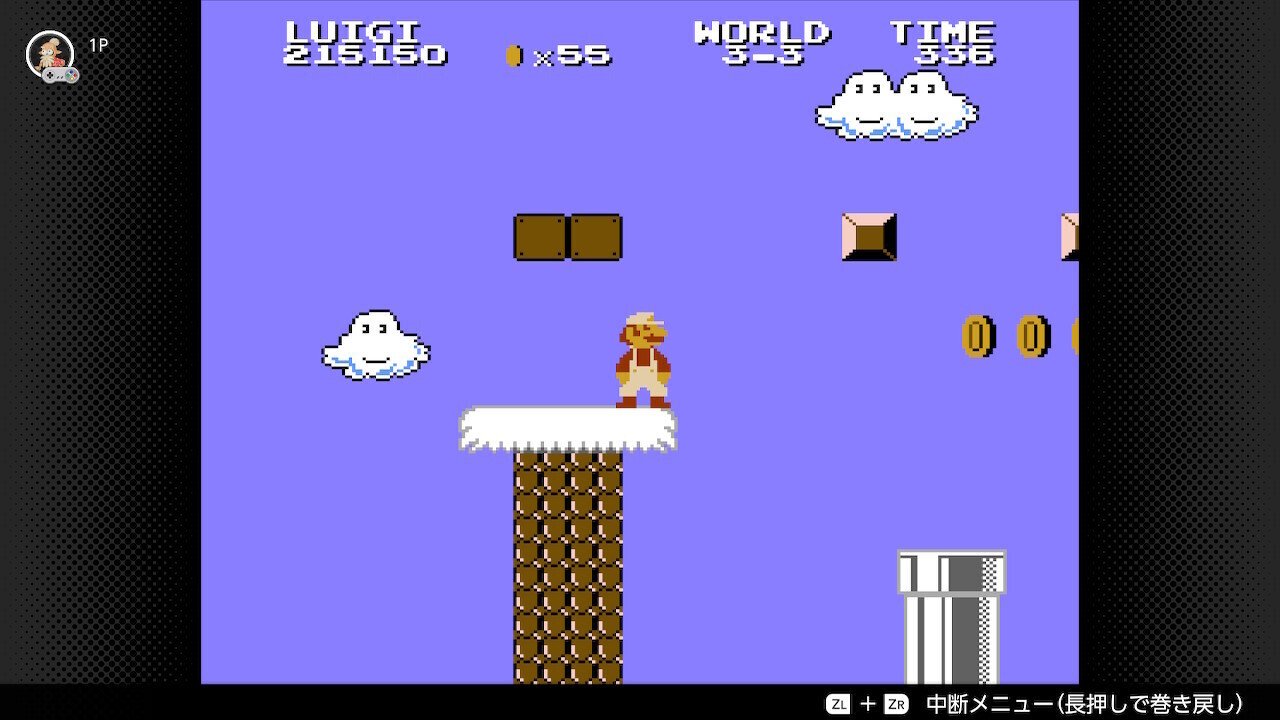Click the LUIGI score 215150 text
1280x720 pixels.
[x=363, y=57]
